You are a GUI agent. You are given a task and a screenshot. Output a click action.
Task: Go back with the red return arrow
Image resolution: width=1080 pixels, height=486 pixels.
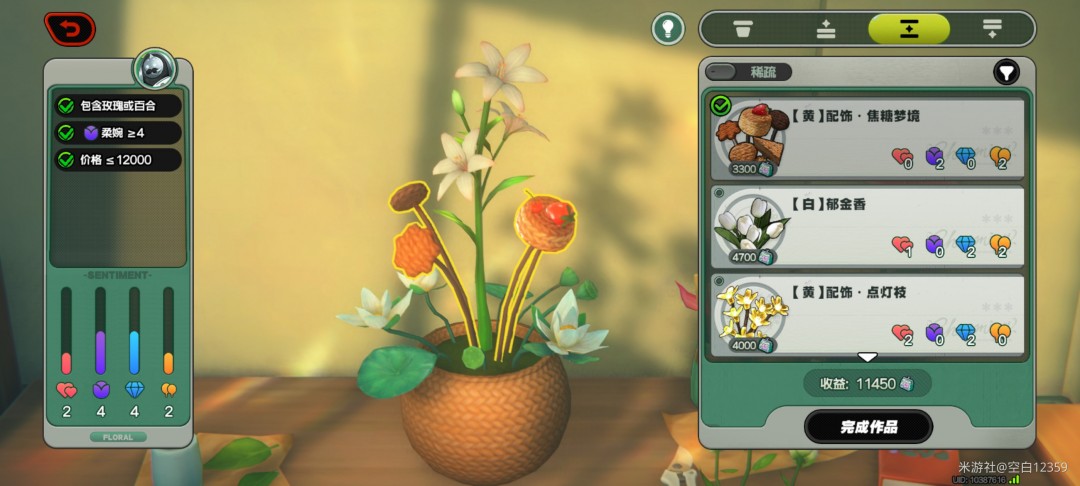(69, 28)
